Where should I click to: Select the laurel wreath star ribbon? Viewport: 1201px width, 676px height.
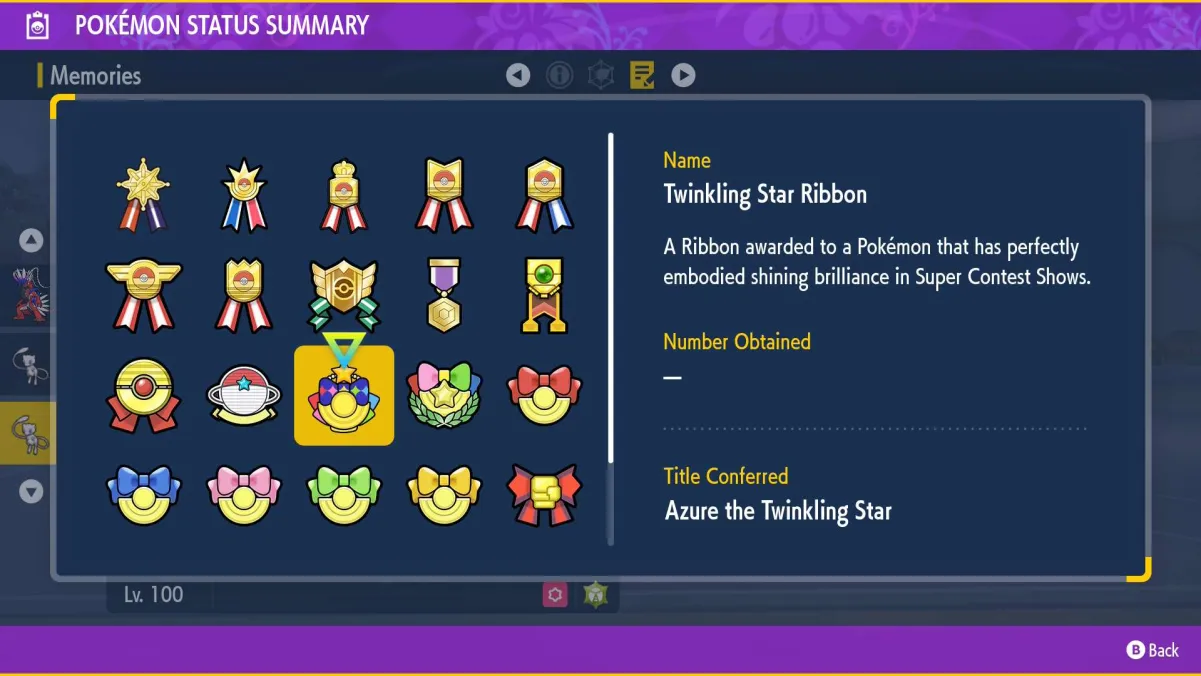[x=444, y=396]
